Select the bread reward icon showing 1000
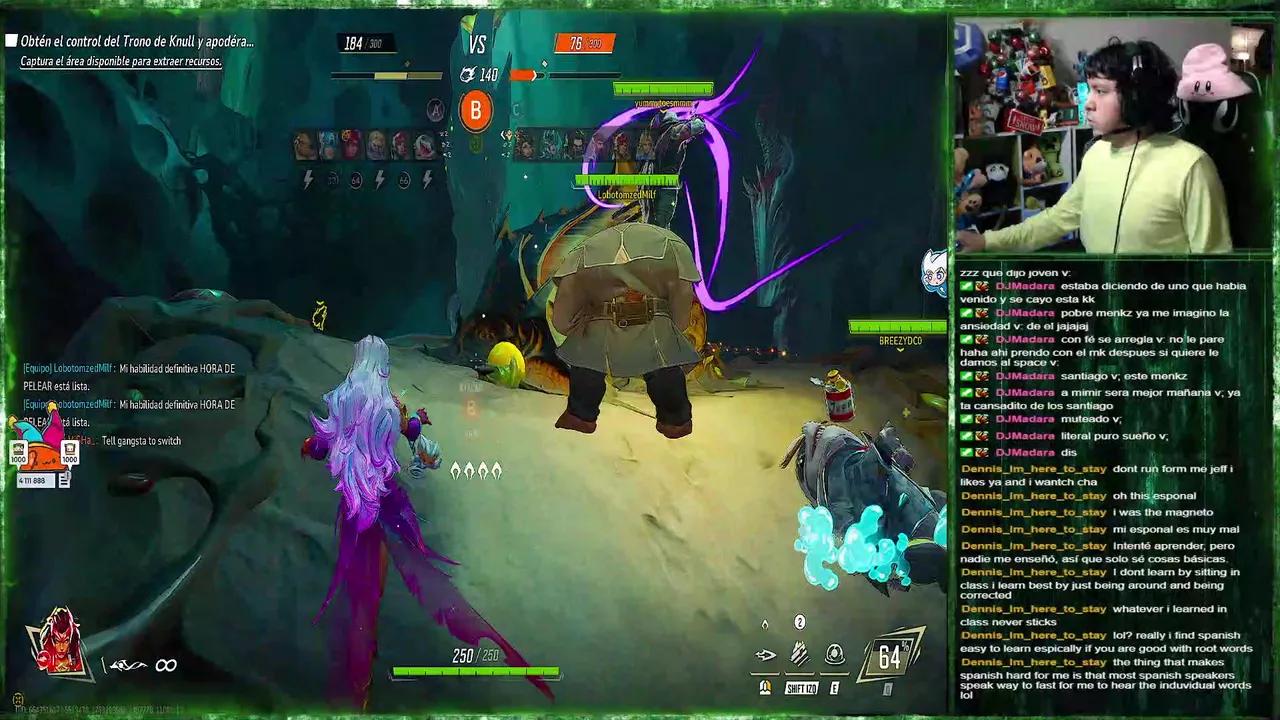This screenshot has height=720, width=1280. [70, 448]
